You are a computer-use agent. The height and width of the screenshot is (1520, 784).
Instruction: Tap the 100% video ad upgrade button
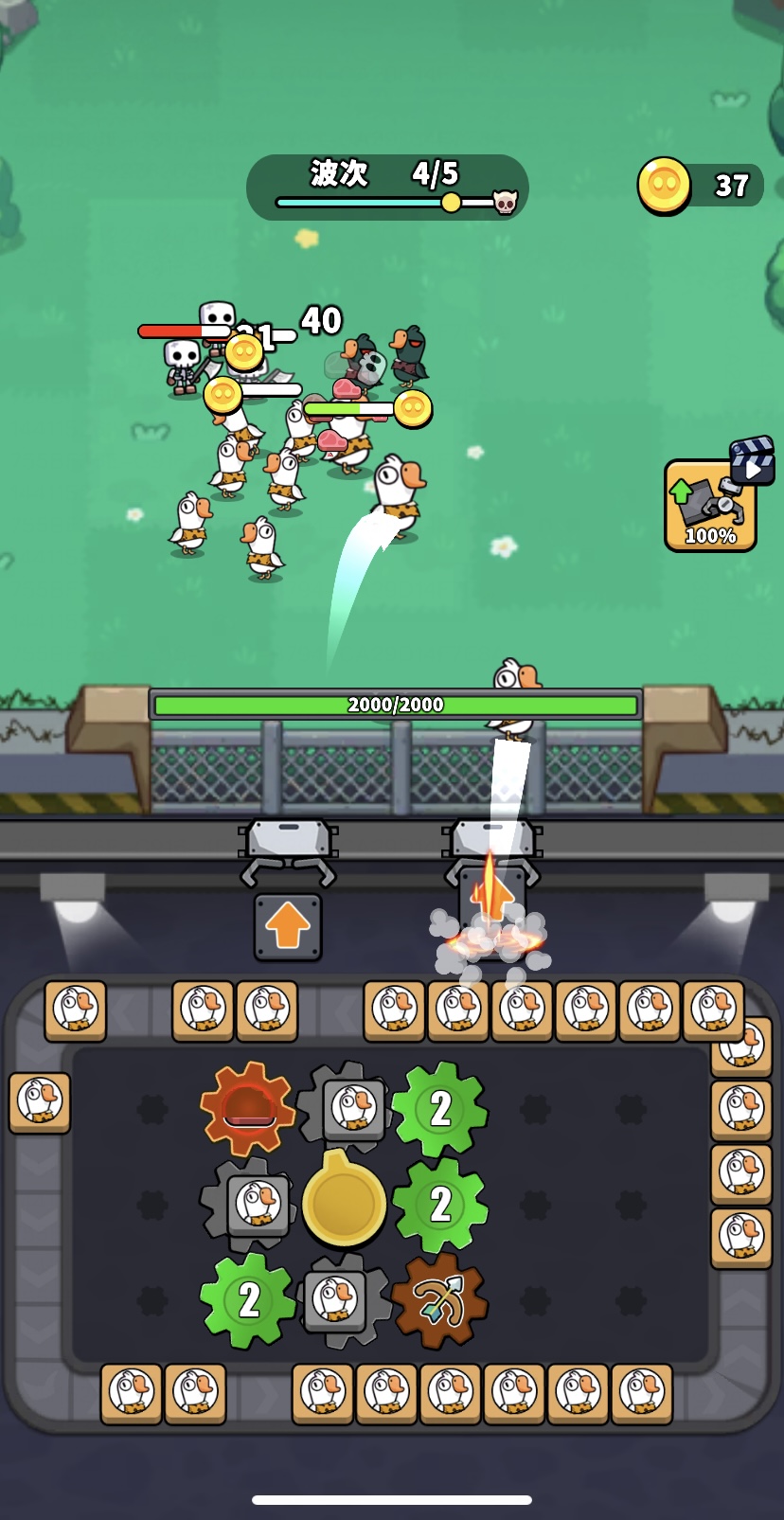coord(710,505)
